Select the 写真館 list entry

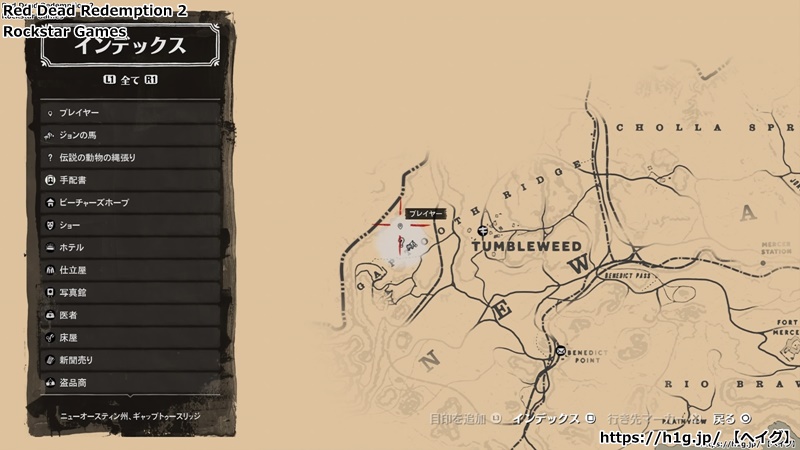pyautogui.click(x=130, y=292)
